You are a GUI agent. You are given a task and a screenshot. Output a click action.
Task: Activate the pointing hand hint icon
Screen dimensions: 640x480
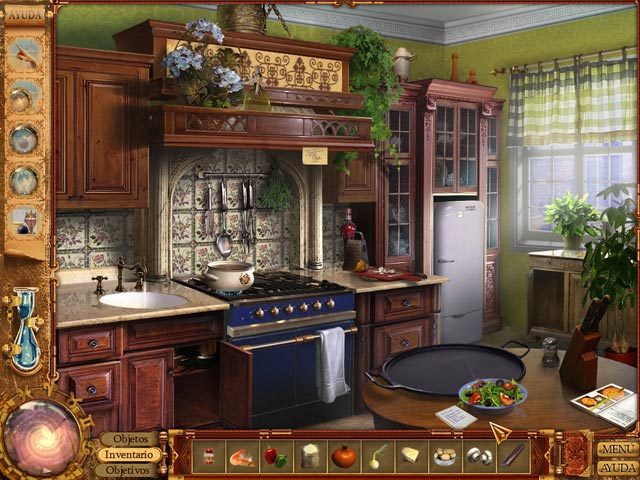point(24,55)
